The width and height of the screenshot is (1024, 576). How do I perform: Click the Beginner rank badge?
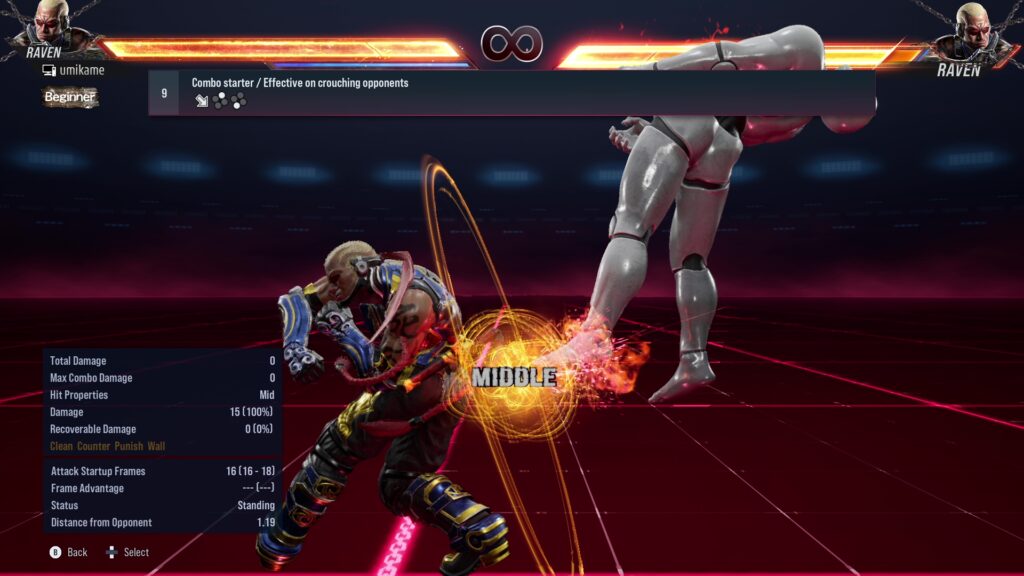[70, 97]
